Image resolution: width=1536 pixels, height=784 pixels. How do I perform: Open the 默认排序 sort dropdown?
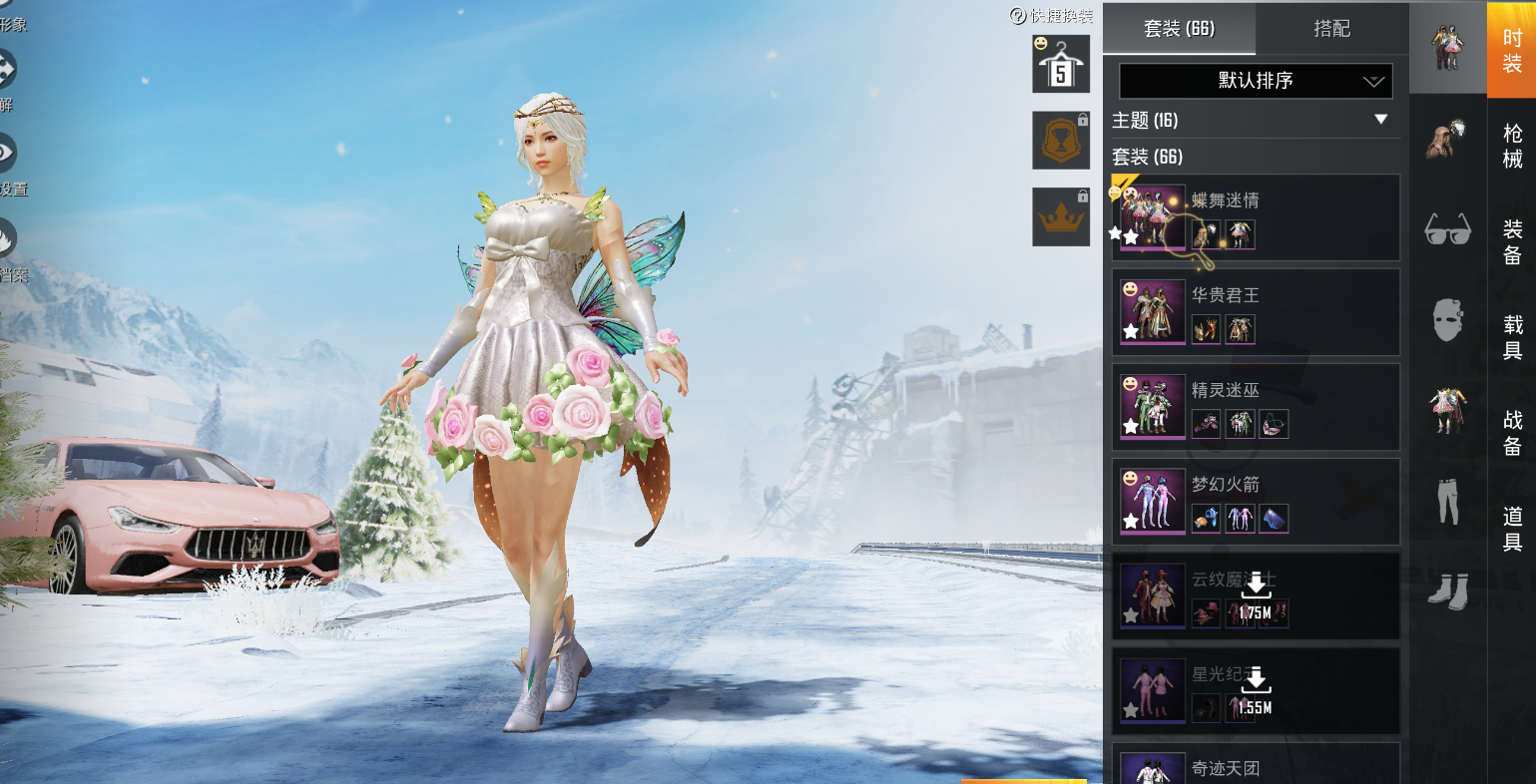pos(1256,81)
